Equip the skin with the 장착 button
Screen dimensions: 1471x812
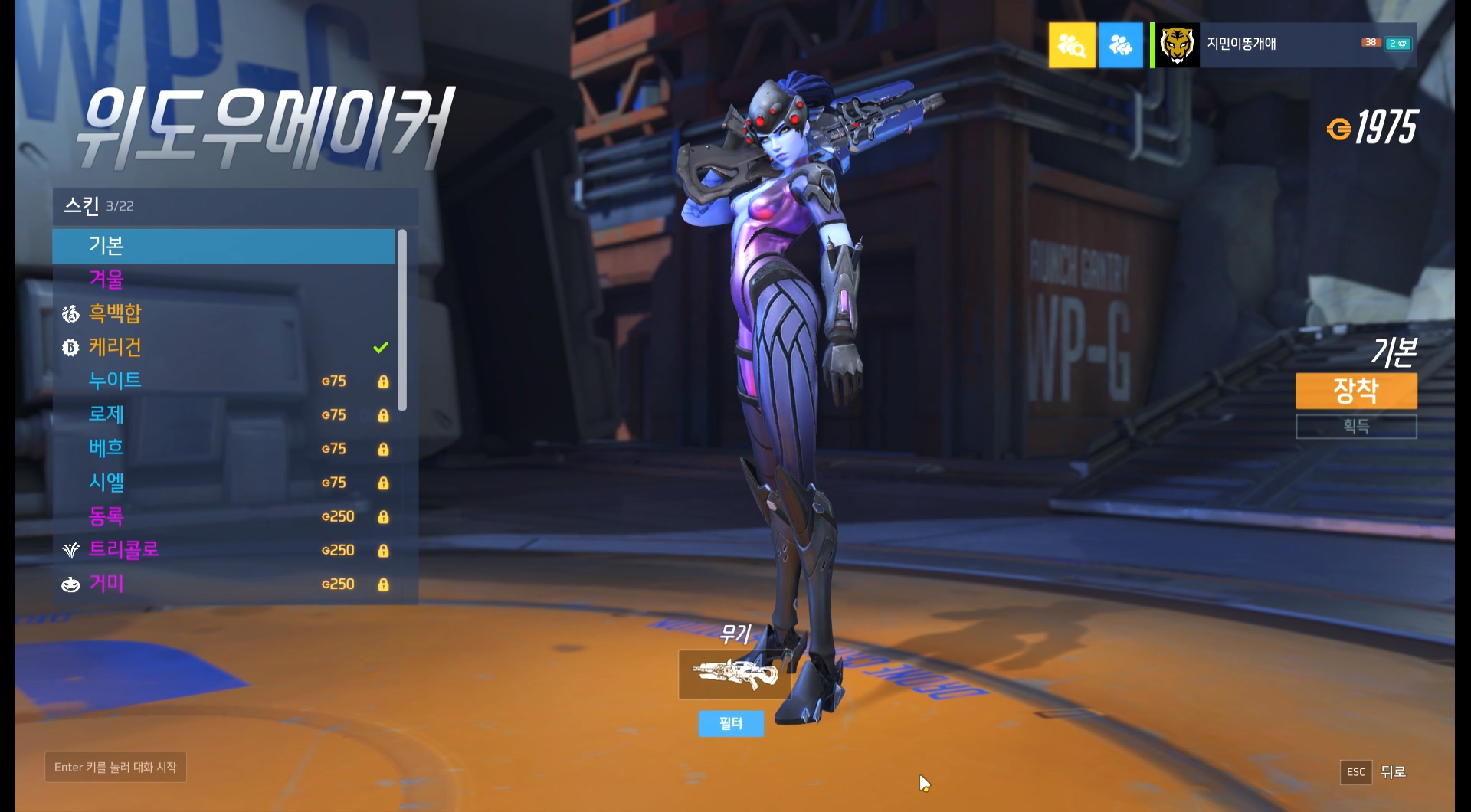pyautogui.click(x=1355, y=391)
